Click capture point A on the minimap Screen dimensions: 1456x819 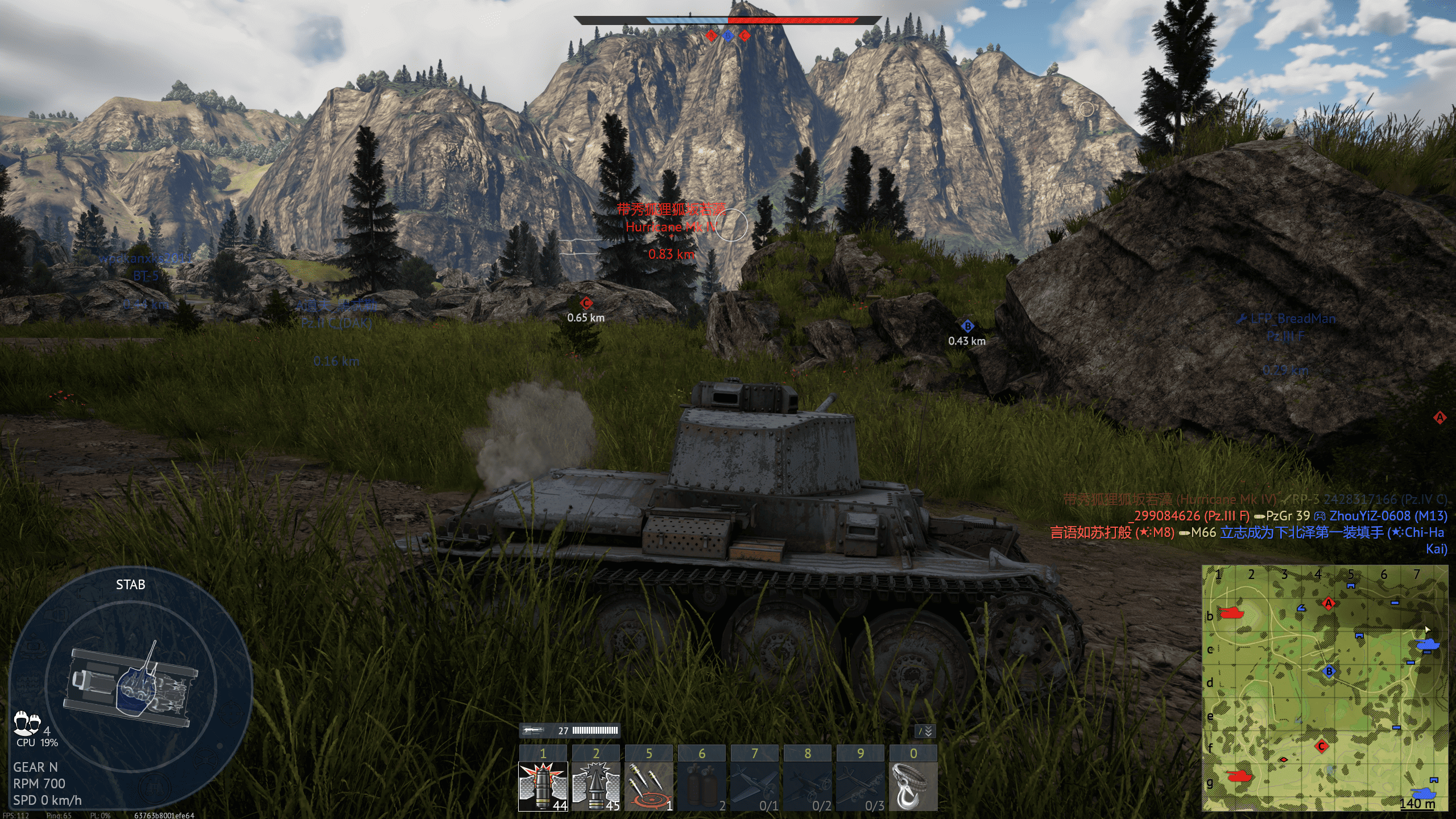tap(1329, 603)
